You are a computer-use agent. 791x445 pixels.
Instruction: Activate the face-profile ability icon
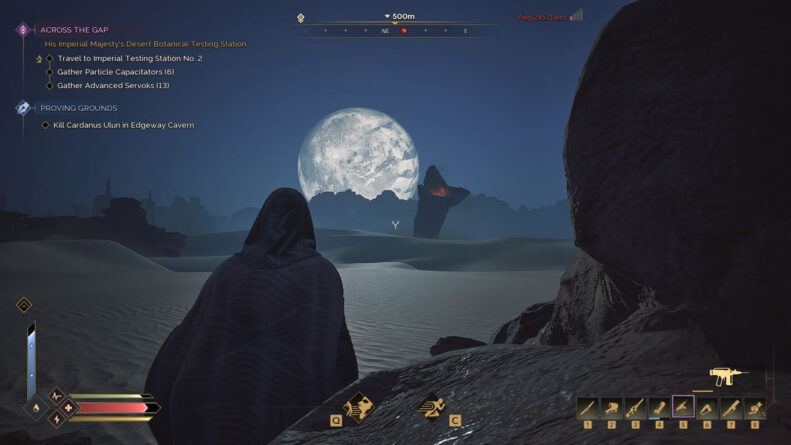coord(358,405)
